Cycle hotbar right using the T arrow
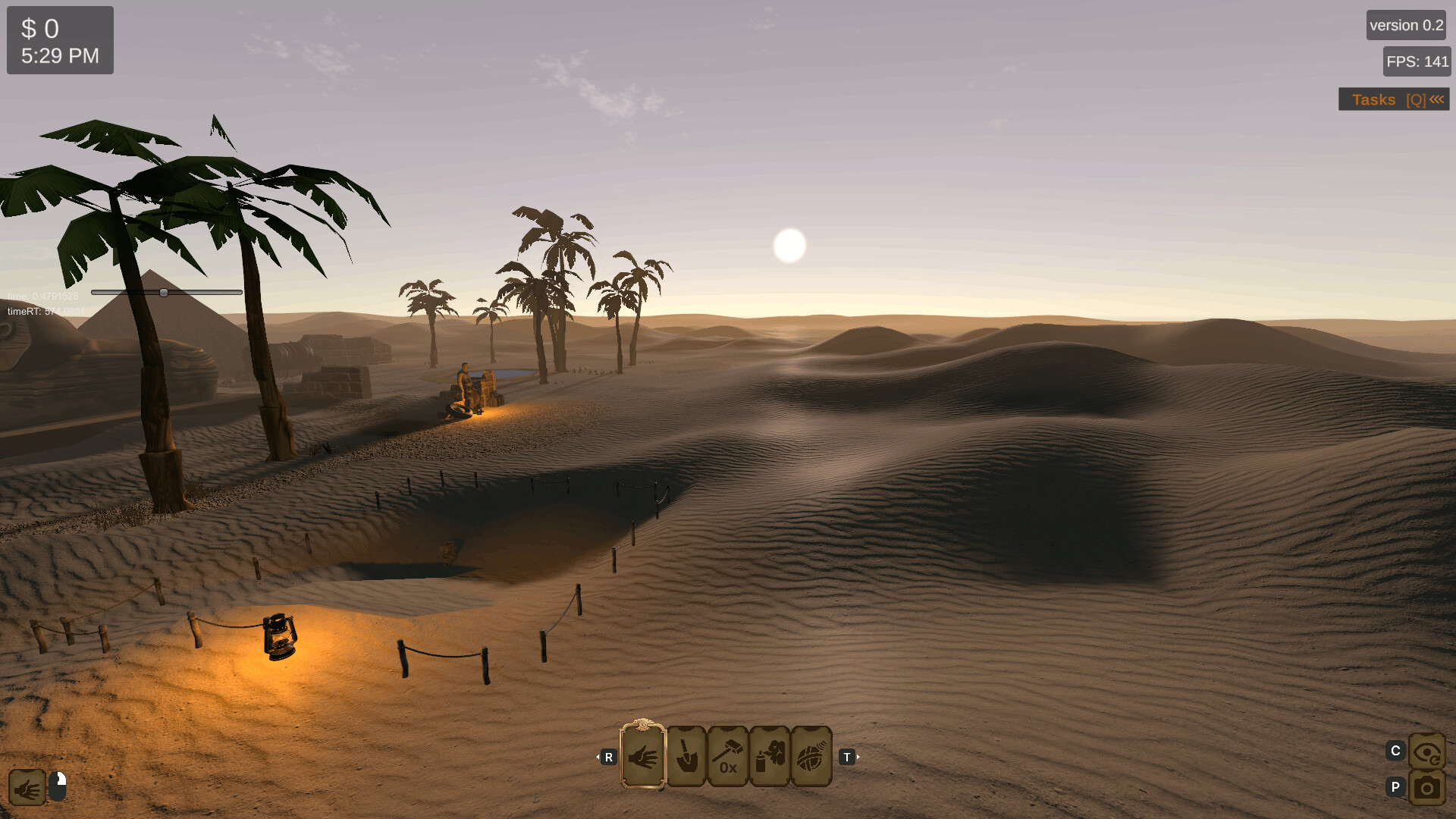 [x=847, y=757]
